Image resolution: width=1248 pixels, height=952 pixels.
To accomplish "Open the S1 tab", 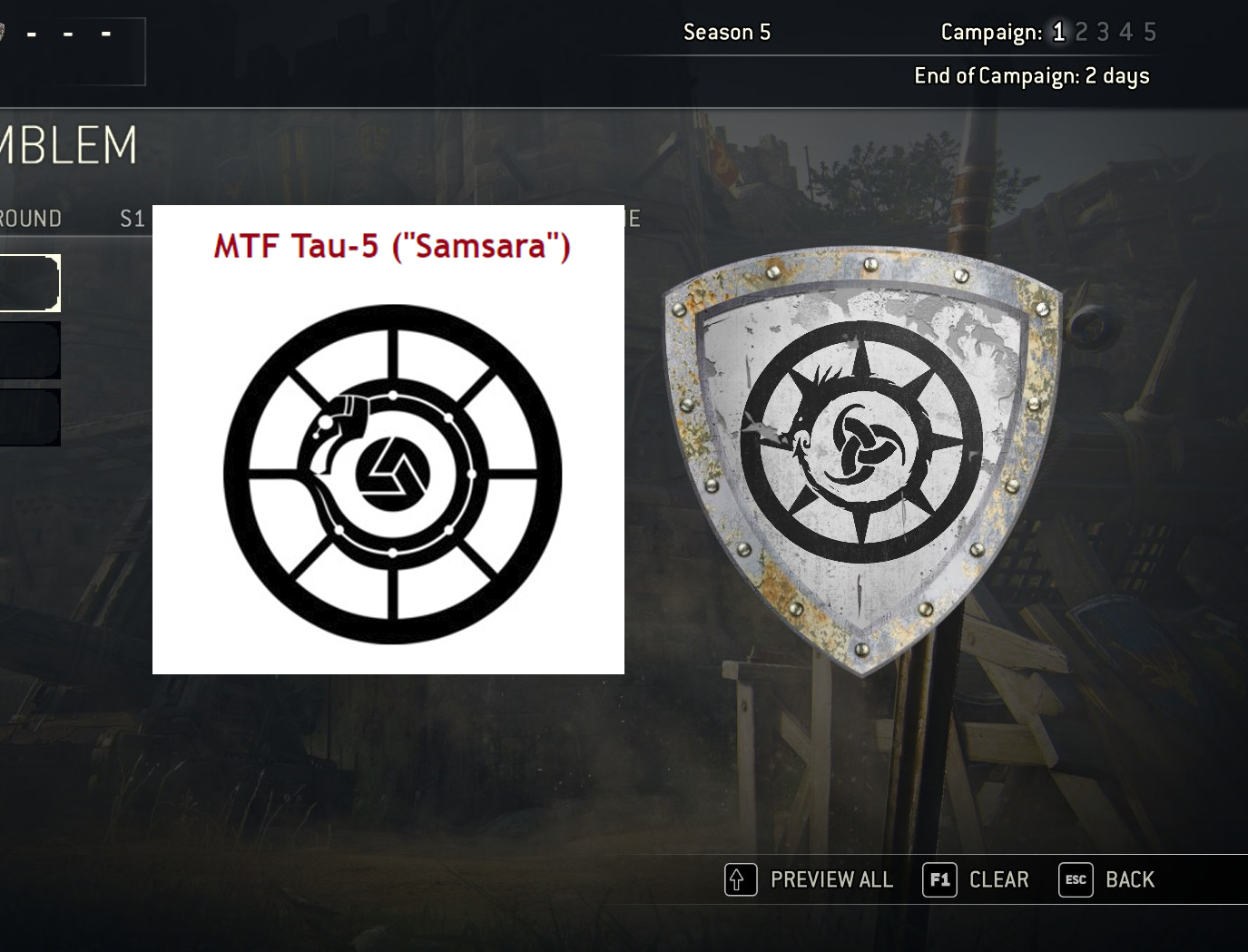I will (130, 218).
